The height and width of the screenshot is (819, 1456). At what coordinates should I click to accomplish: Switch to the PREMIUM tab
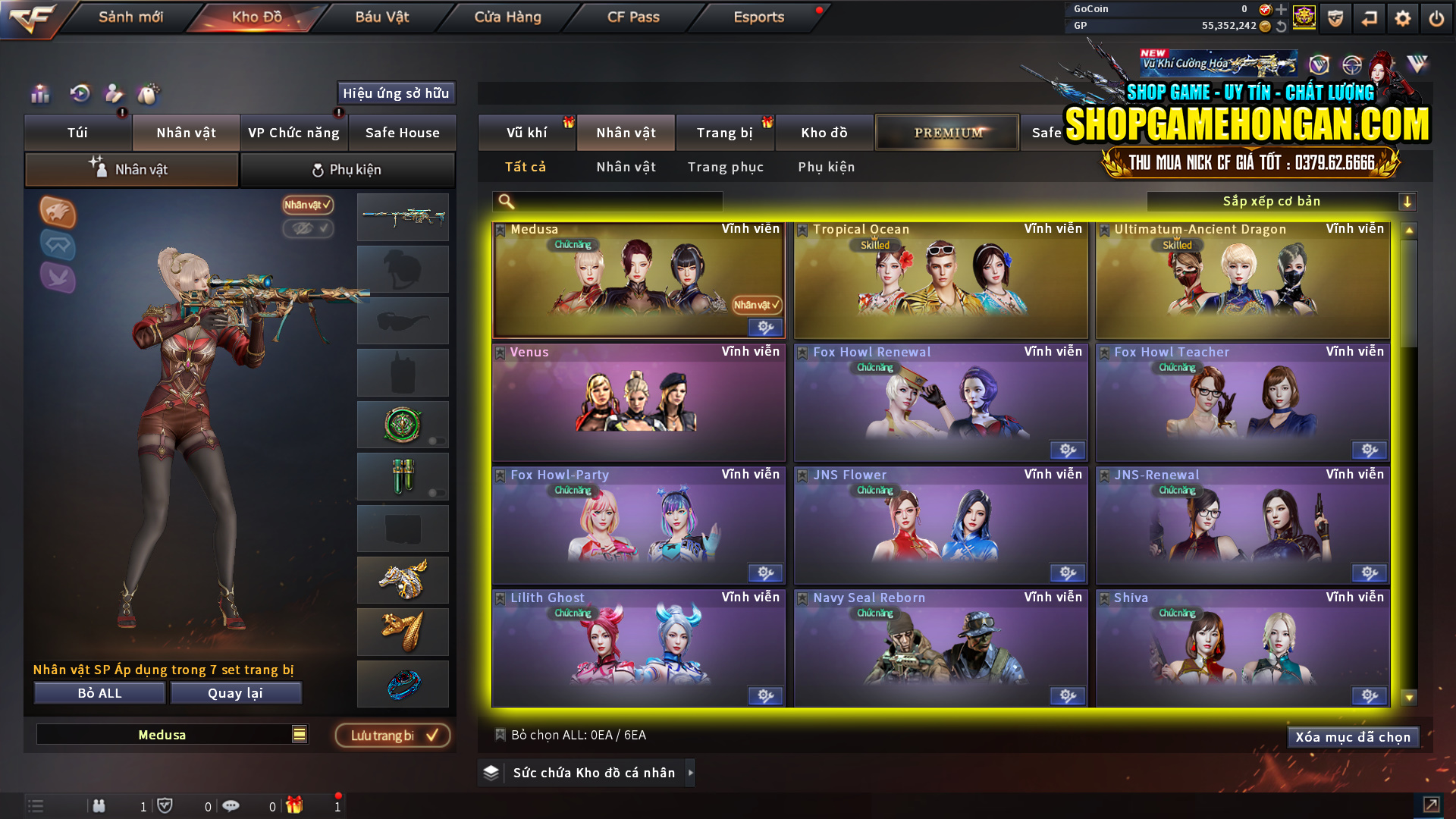[946, 132]
